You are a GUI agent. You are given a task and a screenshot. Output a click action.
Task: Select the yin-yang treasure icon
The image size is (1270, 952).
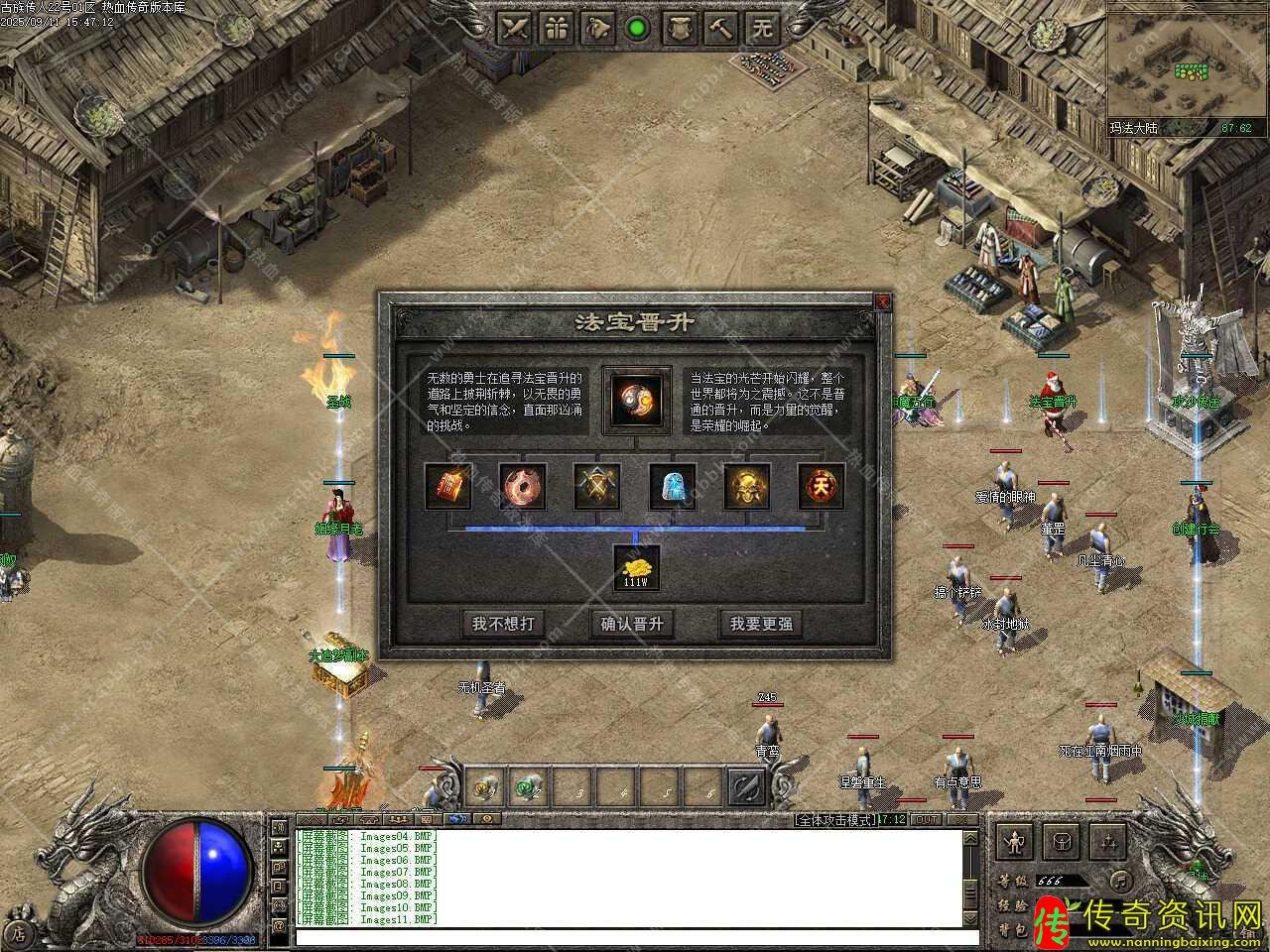(636, 401)
